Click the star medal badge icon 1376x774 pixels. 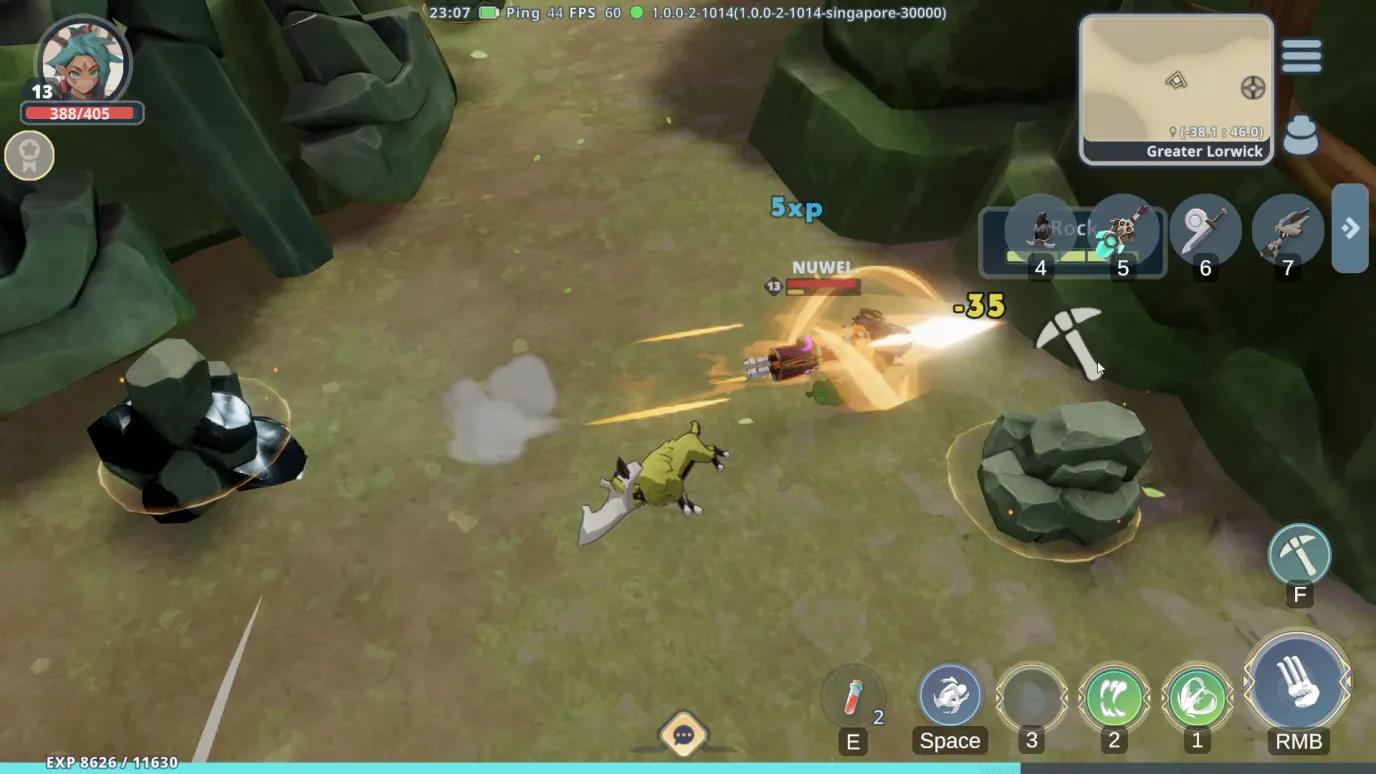pos(29,155)
